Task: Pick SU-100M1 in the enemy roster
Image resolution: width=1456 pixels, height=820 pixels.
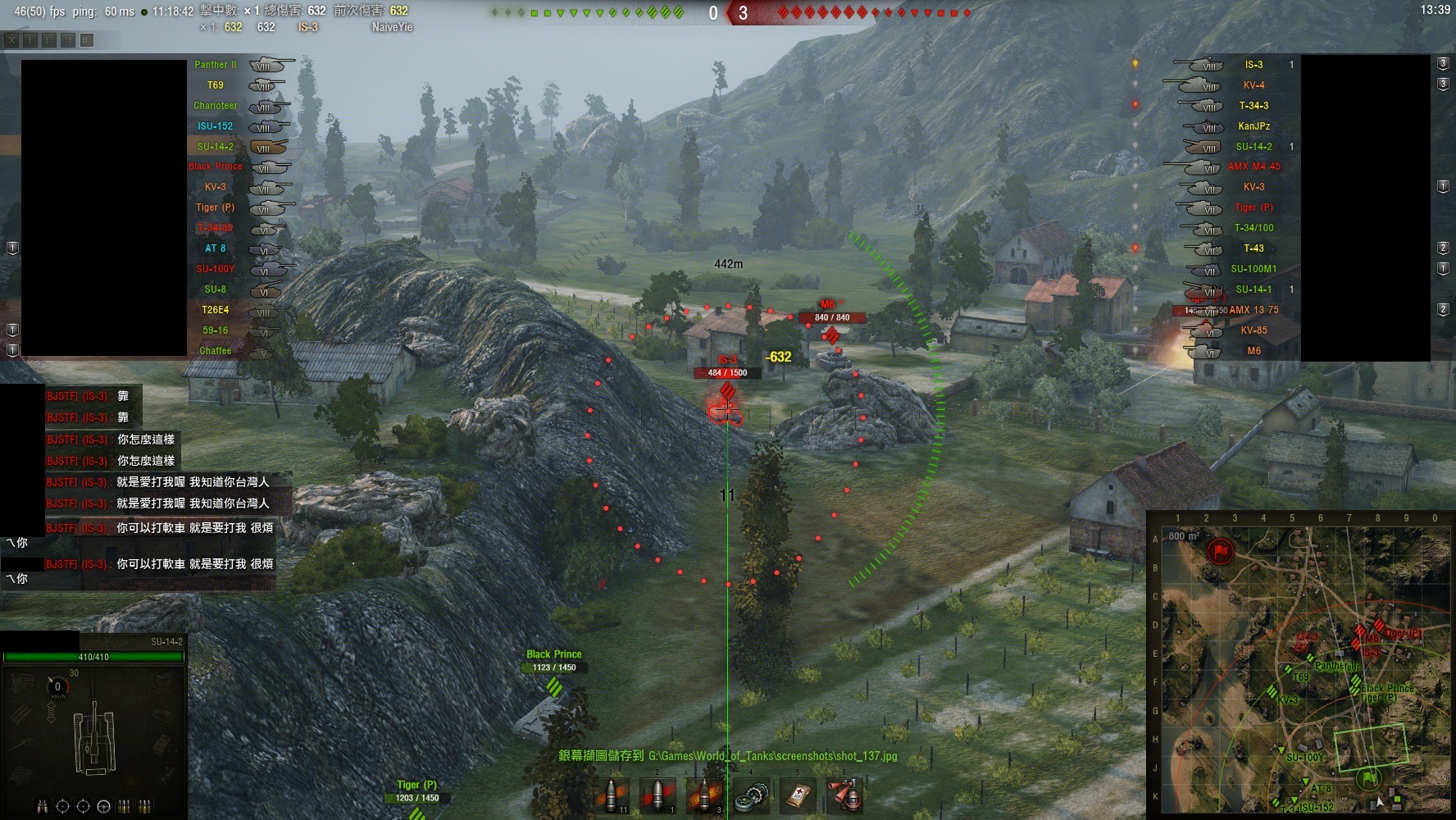Action: coord(1254,269)
